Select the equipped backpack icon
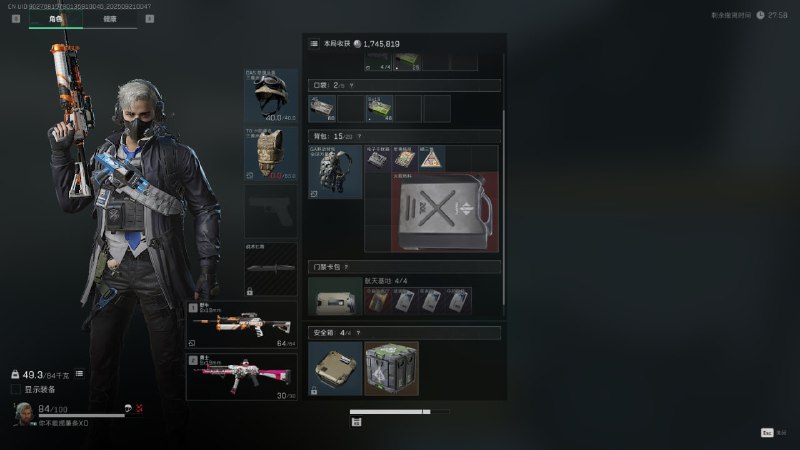The width and height of the screenshot is (800, 450). pos(335,172)
